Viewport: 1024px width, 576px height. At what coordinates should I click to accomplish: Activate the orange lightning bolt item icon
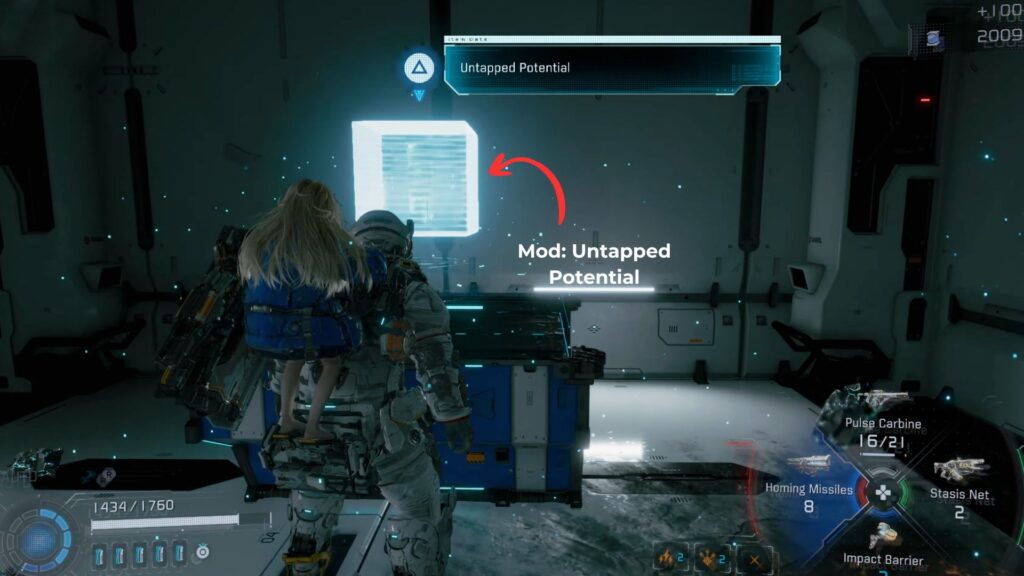pos(667,558)
